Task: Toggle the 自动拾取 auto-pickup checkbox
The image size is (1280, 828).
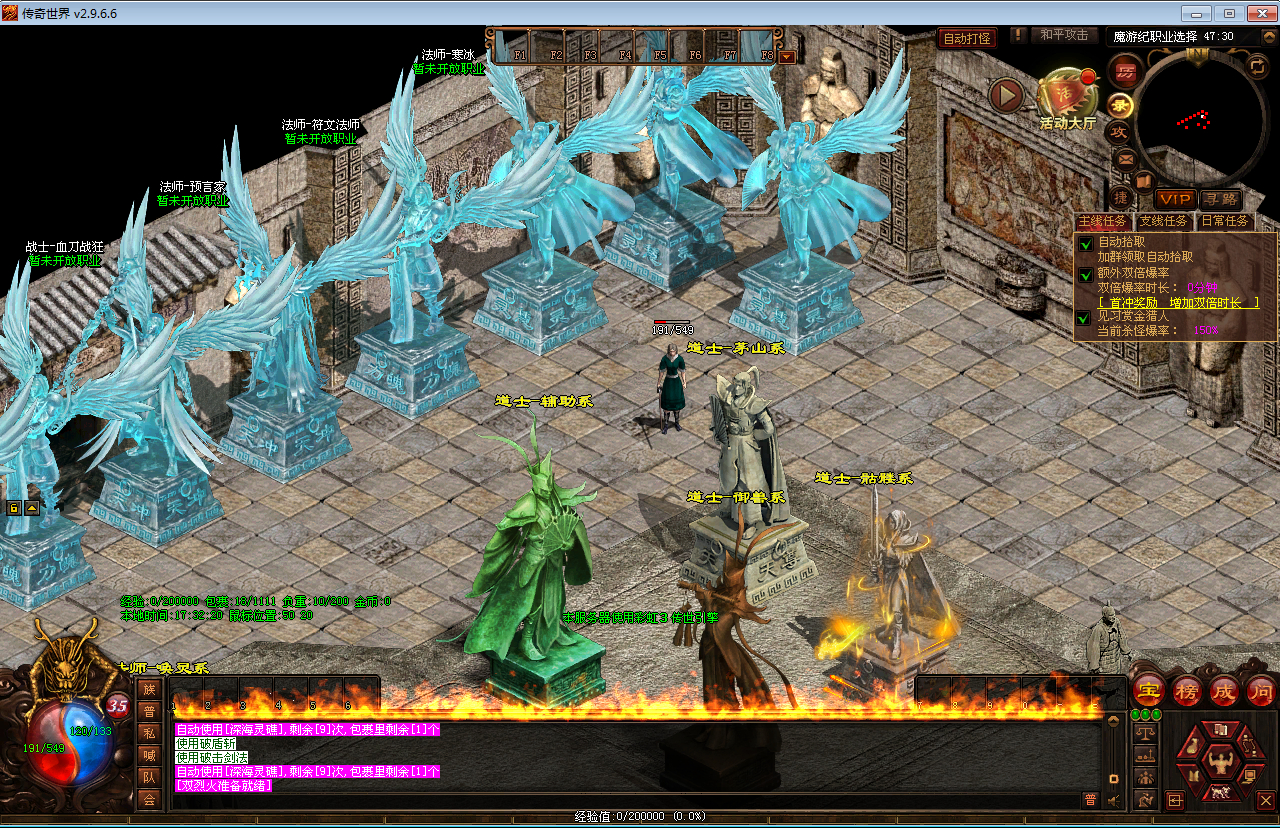Action: point(1085,244)
